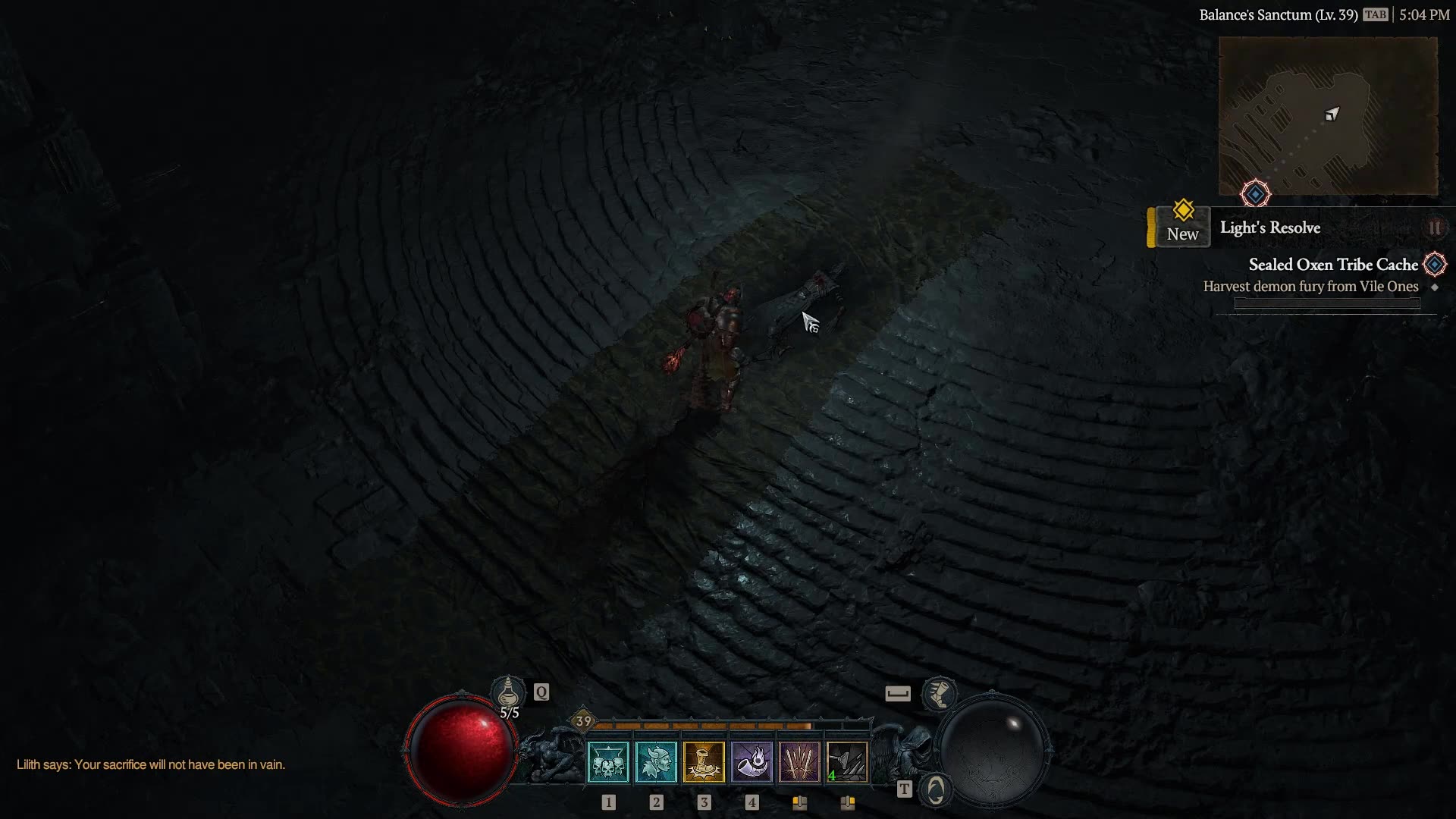1456x819 pixels.
Task: Drink a healing potion from the Q slot
Action: [510, 692]
